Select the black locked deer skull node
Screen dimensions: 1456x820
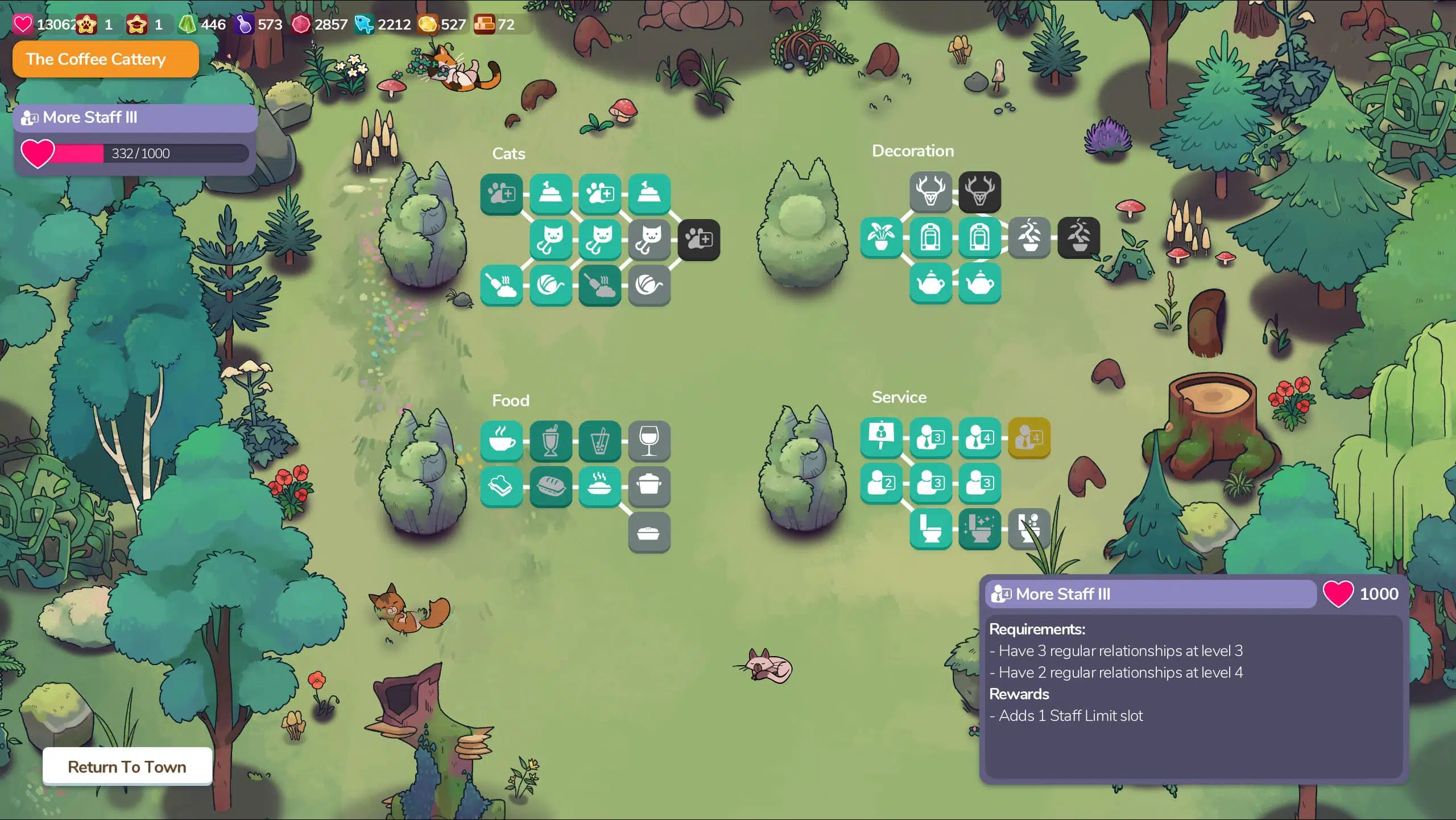pyautogui.click(x=979, y=192)
